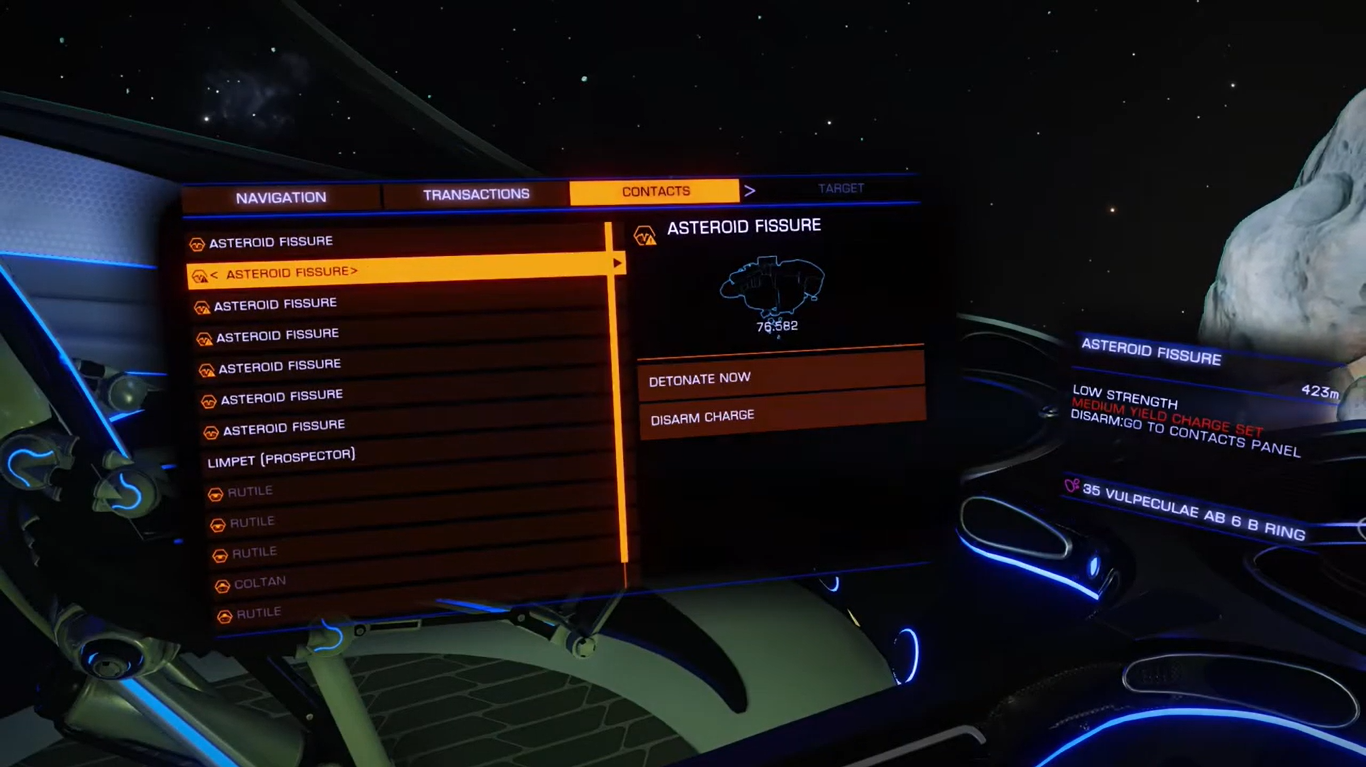Viewport: 1366px width, 767px height.
Task: Select the Limpet (Prospector) contact
Action: click(282, 458)
